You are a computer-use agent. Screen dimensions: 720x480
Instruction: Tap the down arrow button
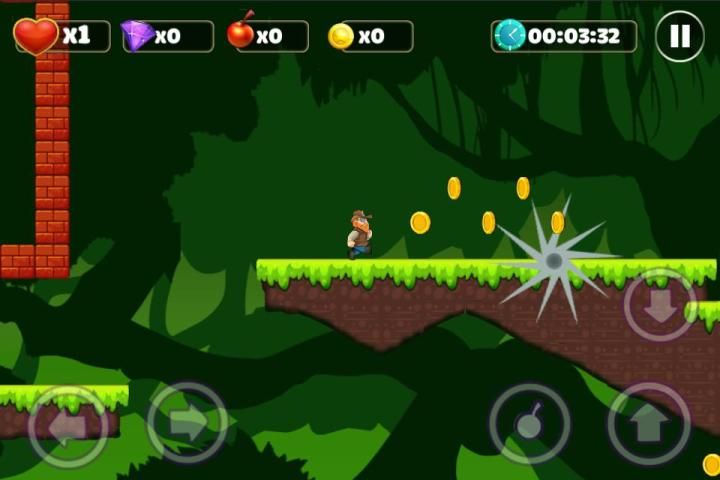[660, 305]
